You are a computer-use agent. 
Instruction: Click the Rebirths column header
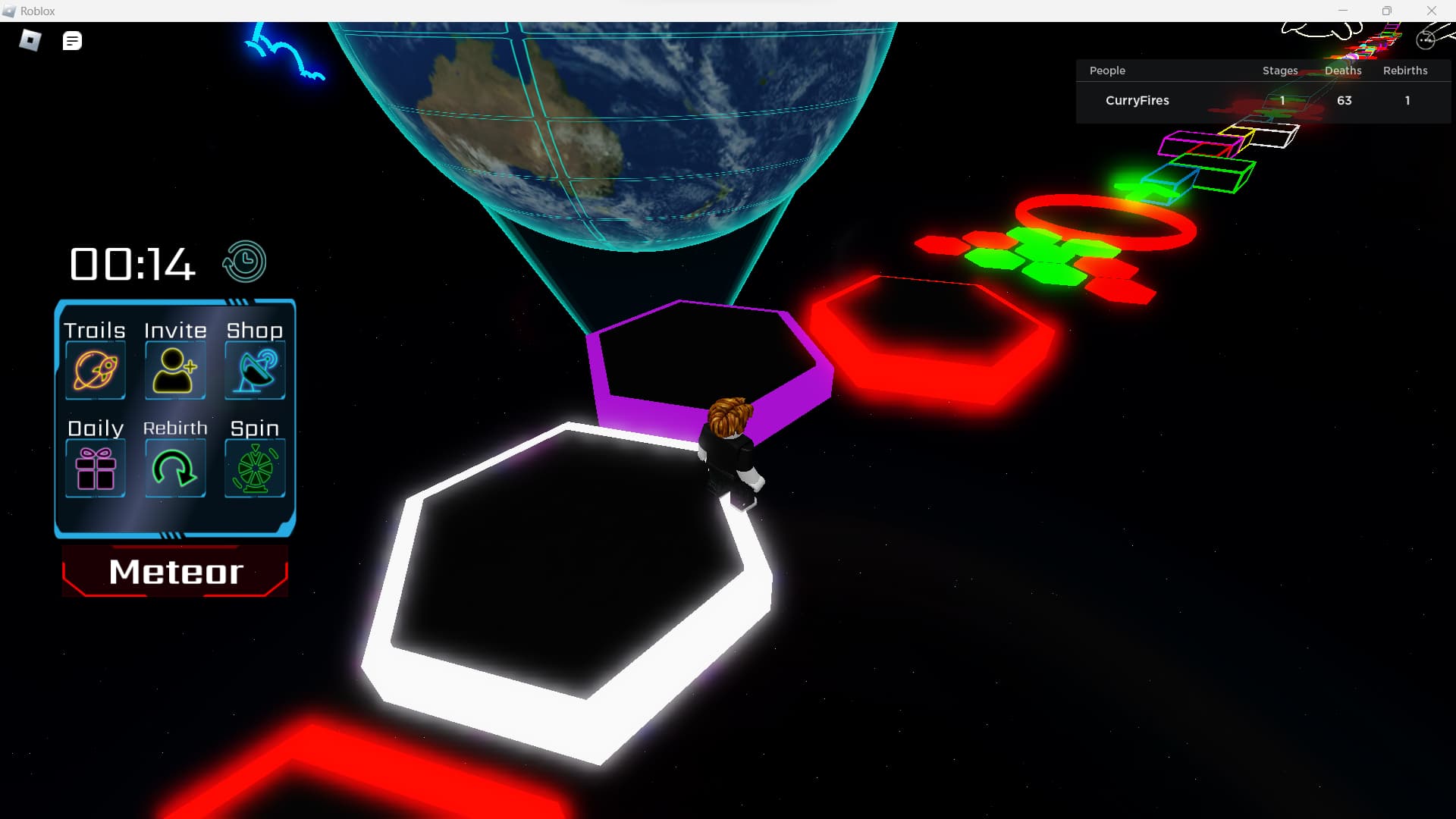pyautogui.click(x=1405, y=71)
